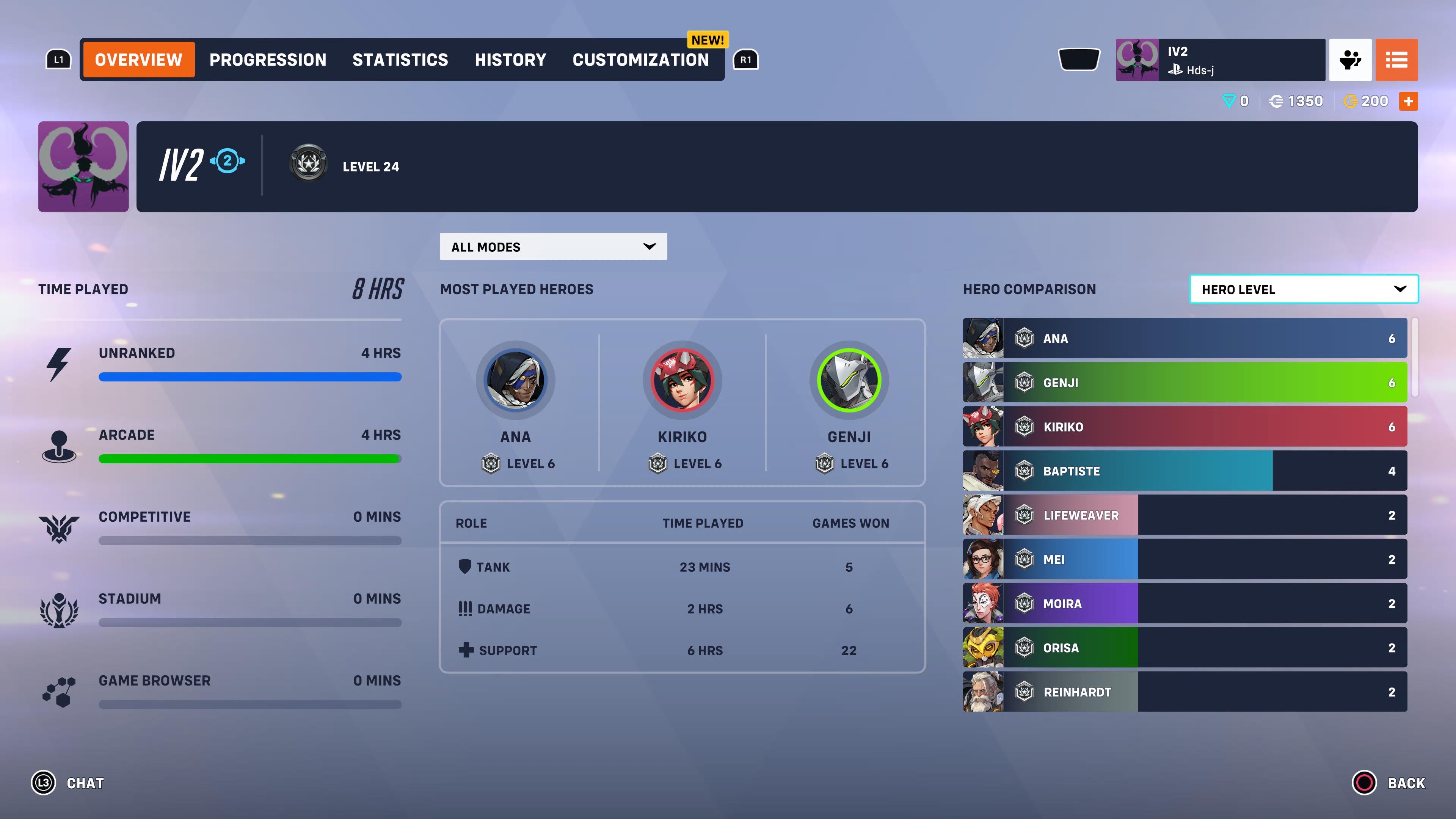Switch to the Progression tab

pos(267,60)
